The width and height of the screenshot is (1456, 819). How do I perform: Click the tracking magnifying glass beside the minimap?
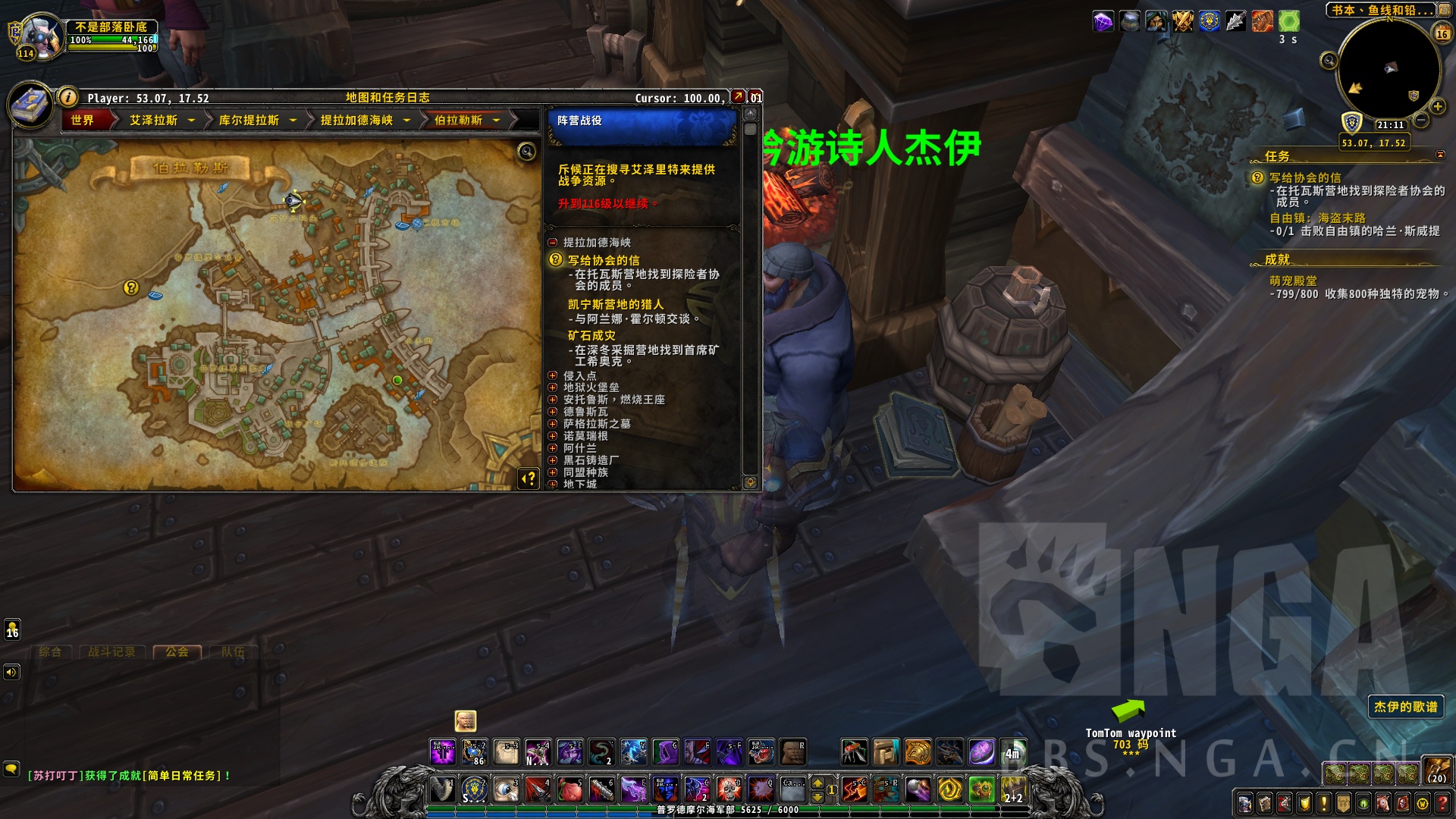(x=1329, y=61)
